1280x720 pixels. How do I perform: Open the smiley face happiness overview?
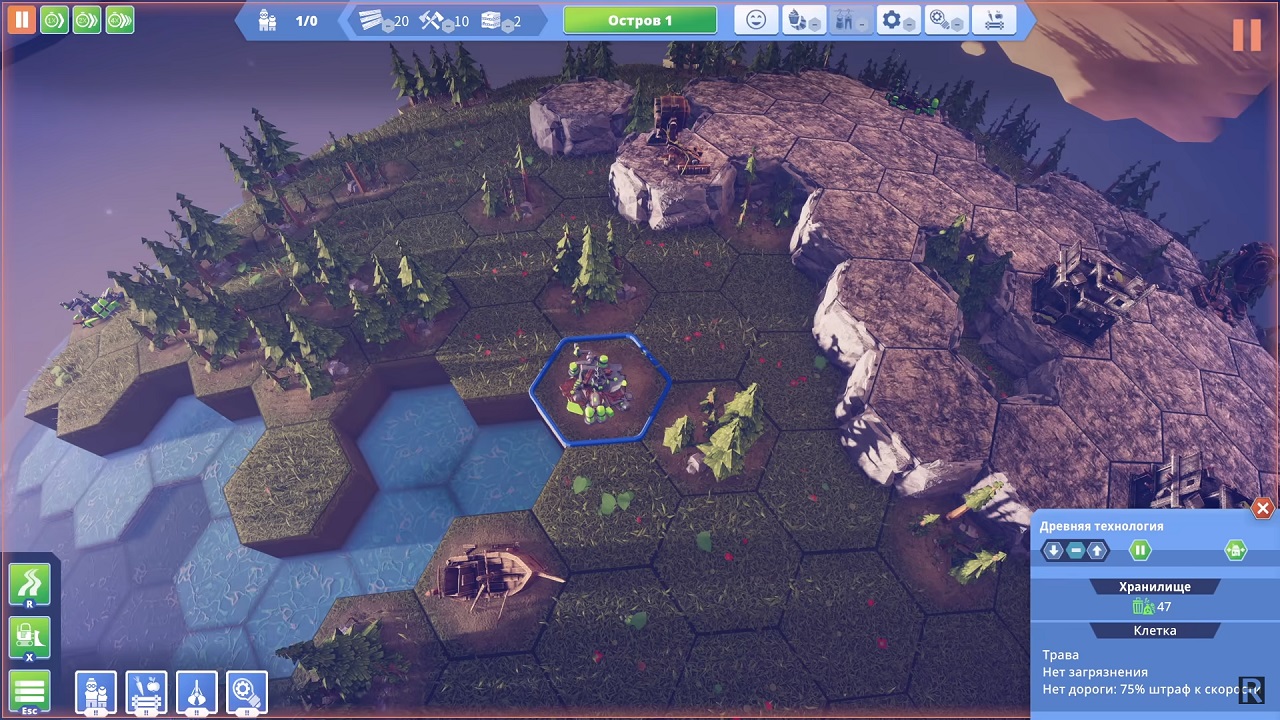click(x=756, y=20)
